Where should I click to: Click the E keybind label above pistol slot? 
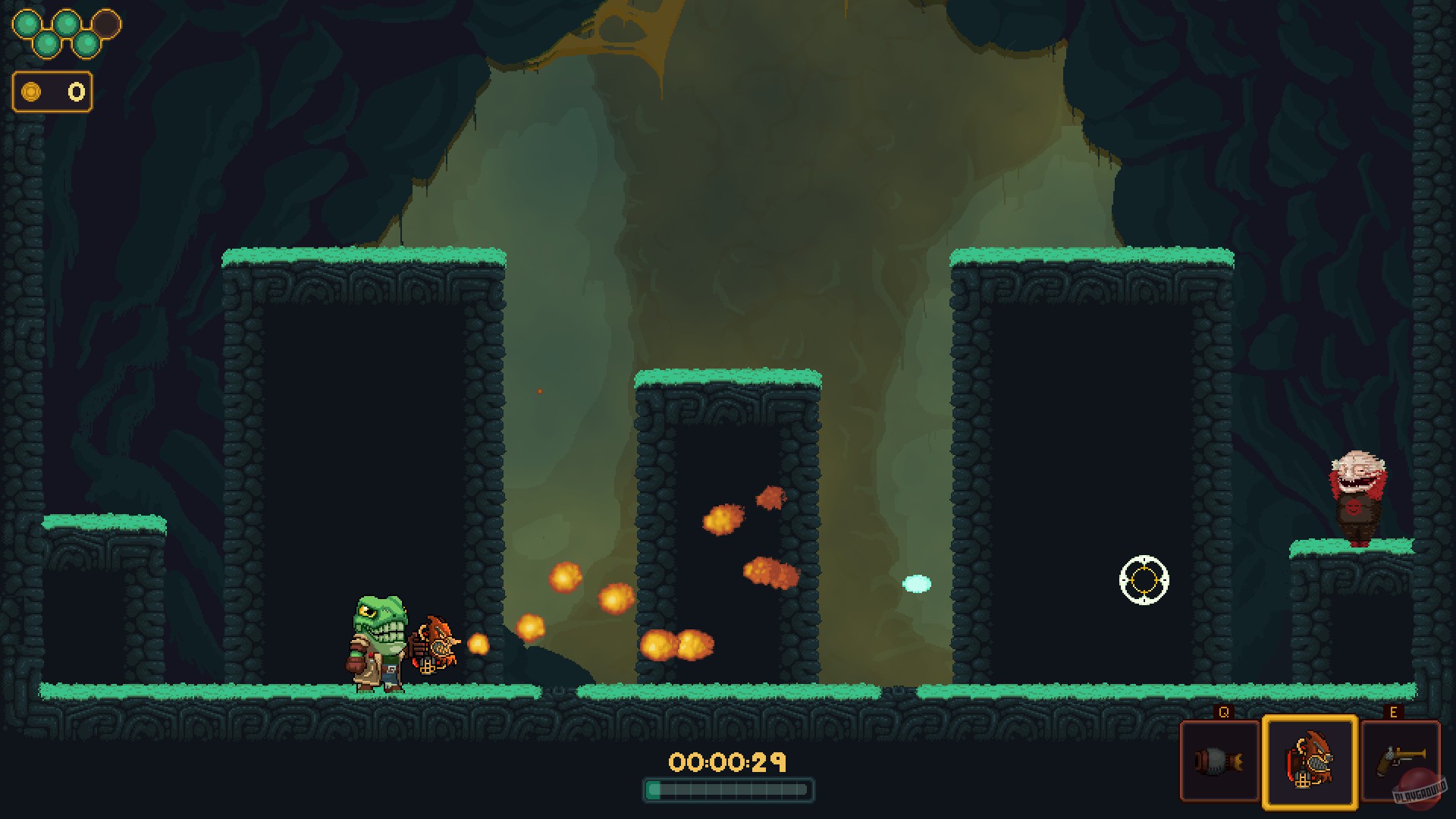(1393, 711)
